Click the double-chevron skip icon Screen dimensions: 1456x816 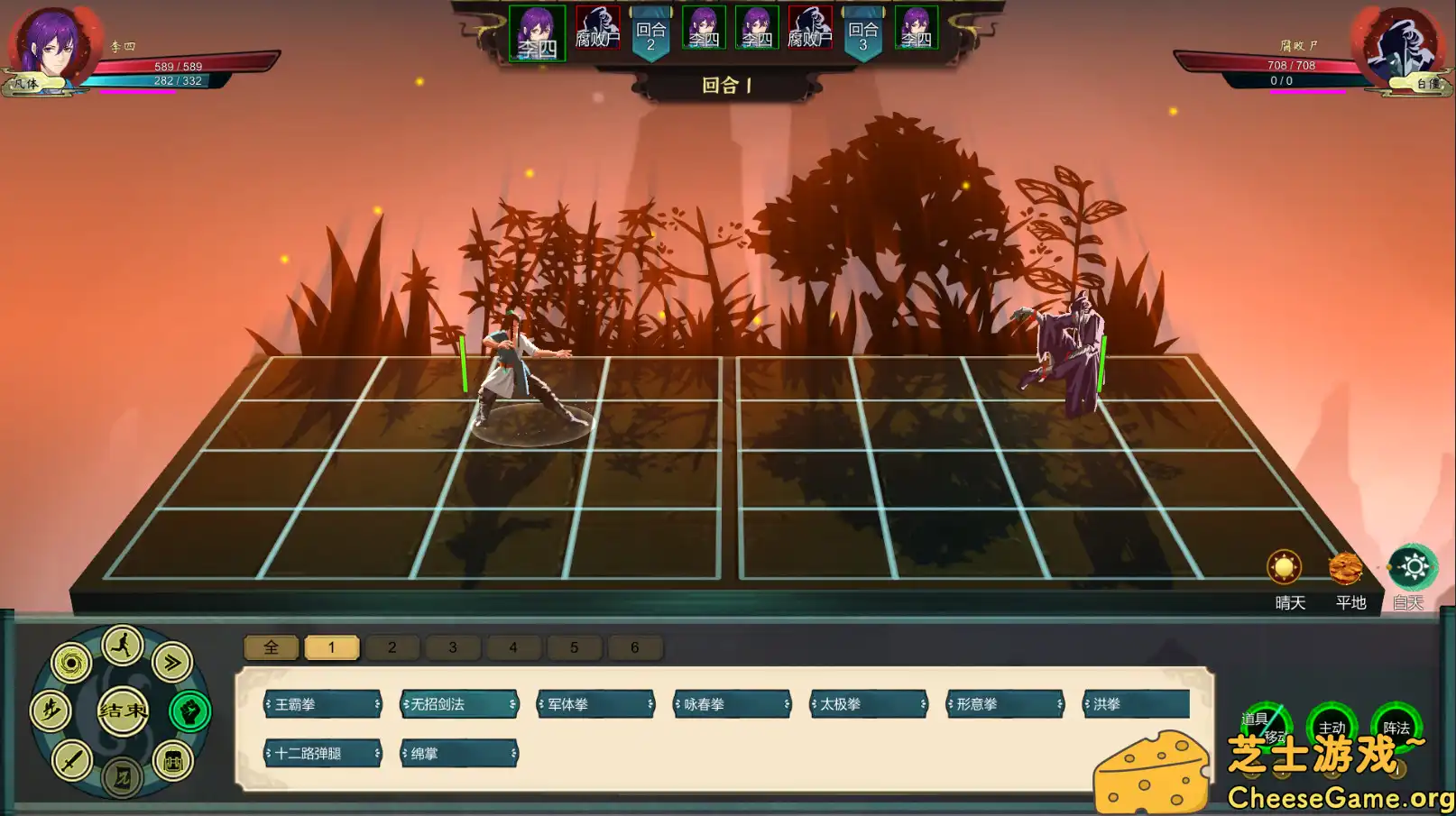coord(172,663)
